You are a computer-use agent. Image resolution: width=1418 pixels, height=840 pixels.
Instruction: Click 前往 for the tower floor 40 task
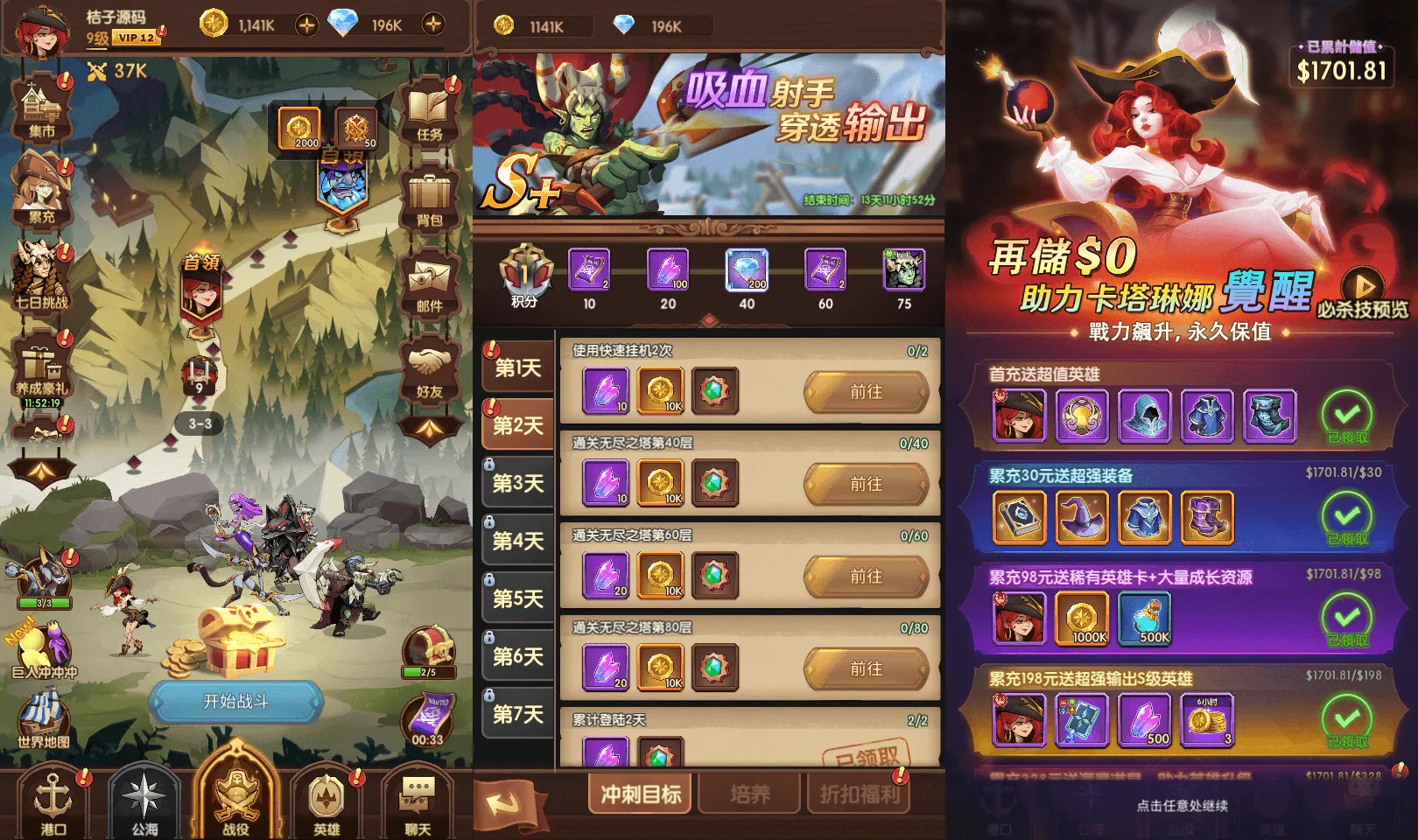coord(868,484)
